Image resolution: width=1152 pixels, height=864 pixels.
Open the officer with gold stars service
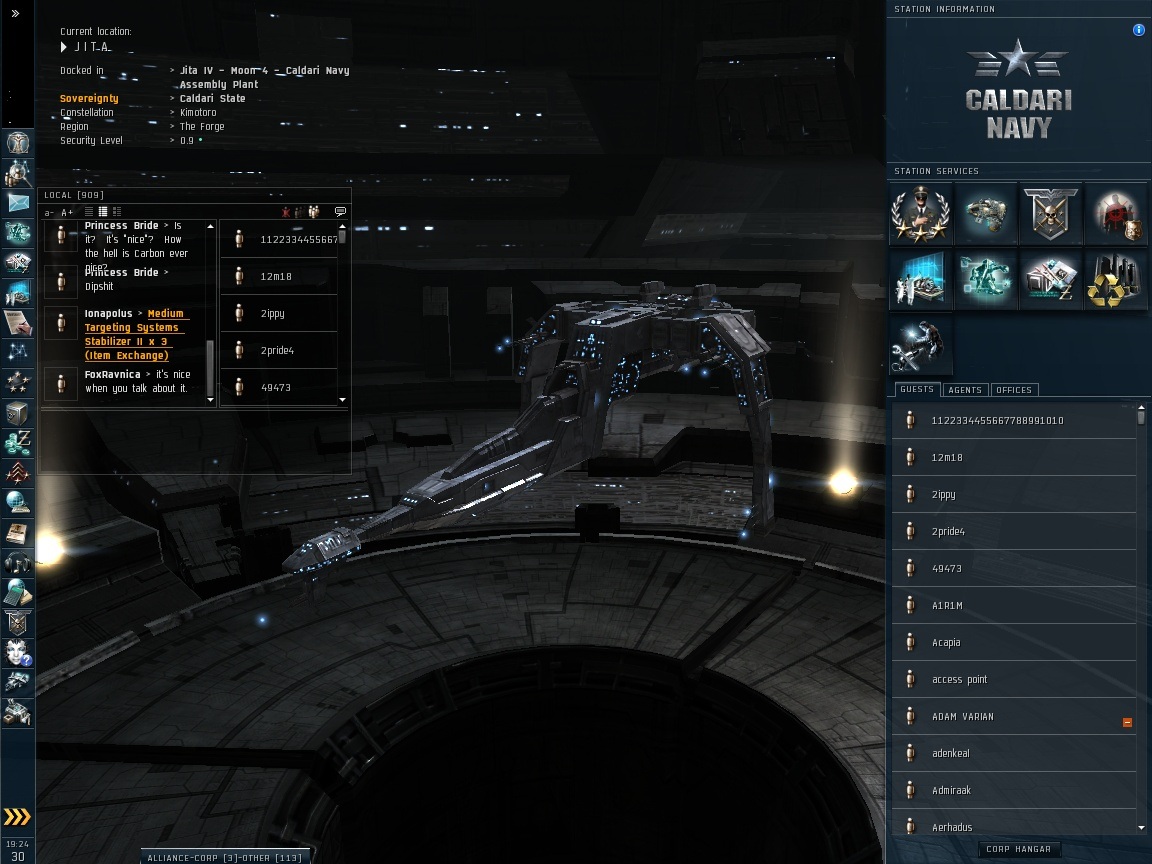921,215
